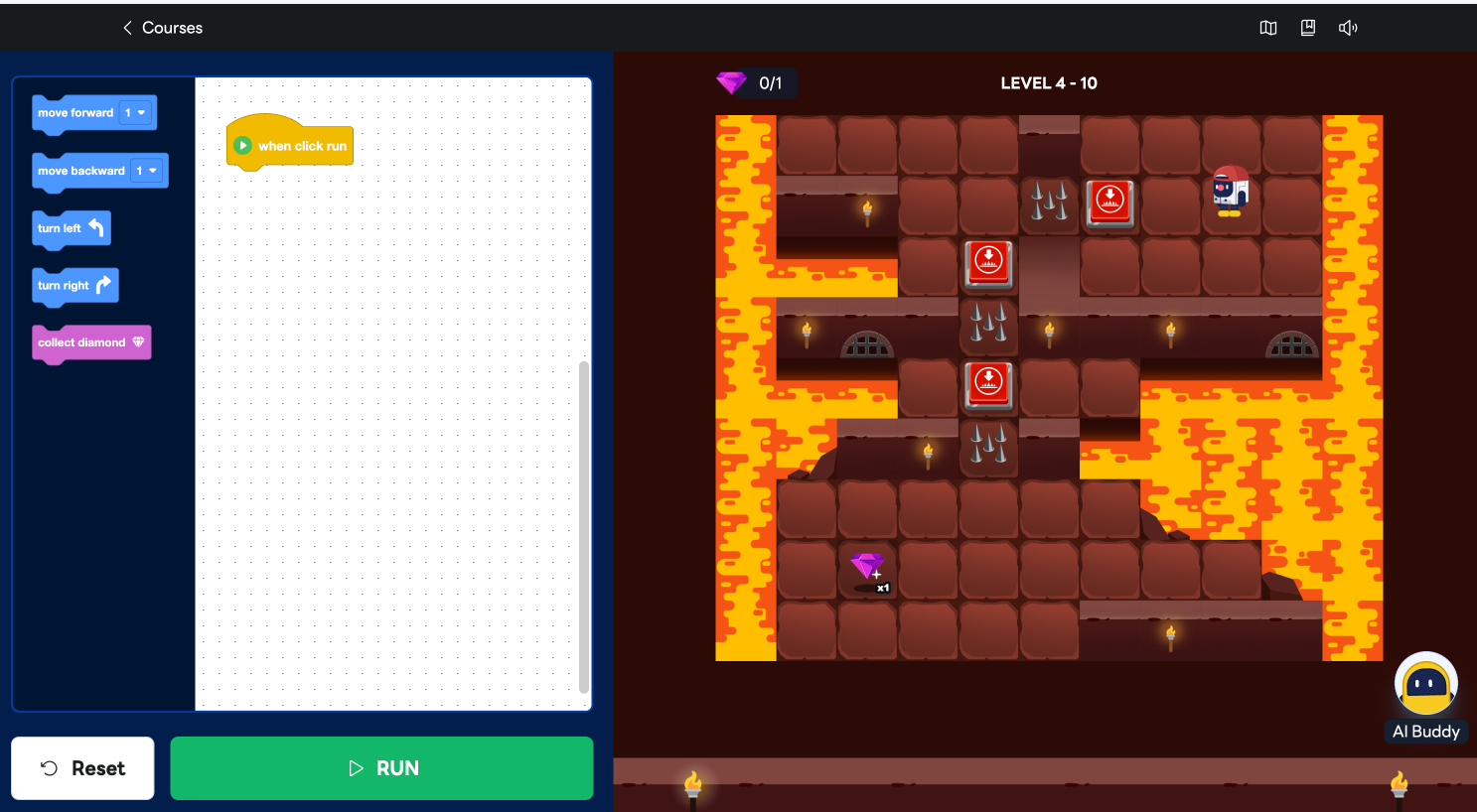
Task: Select the move backward block
Action: point(80,171)
